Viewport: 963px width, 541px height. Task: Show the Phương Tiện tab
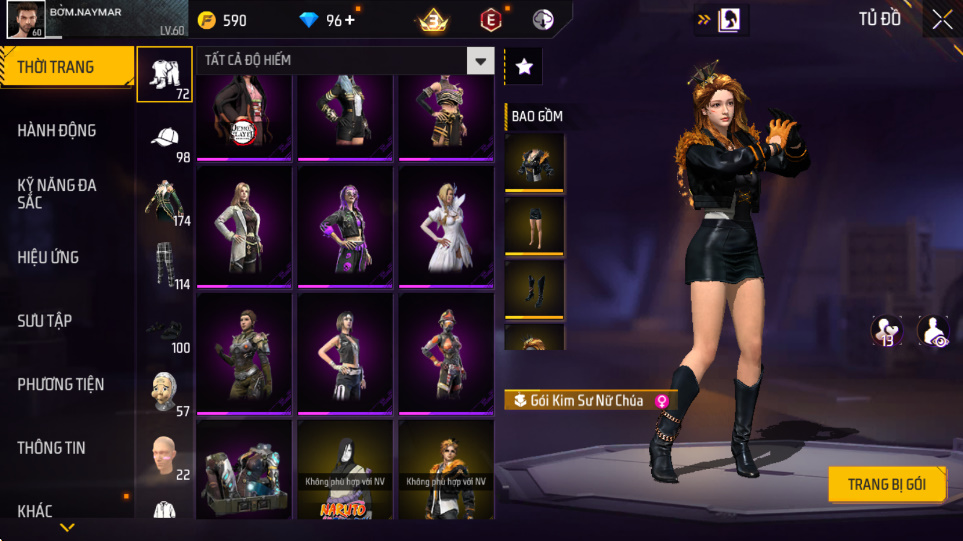click(61, 385)
